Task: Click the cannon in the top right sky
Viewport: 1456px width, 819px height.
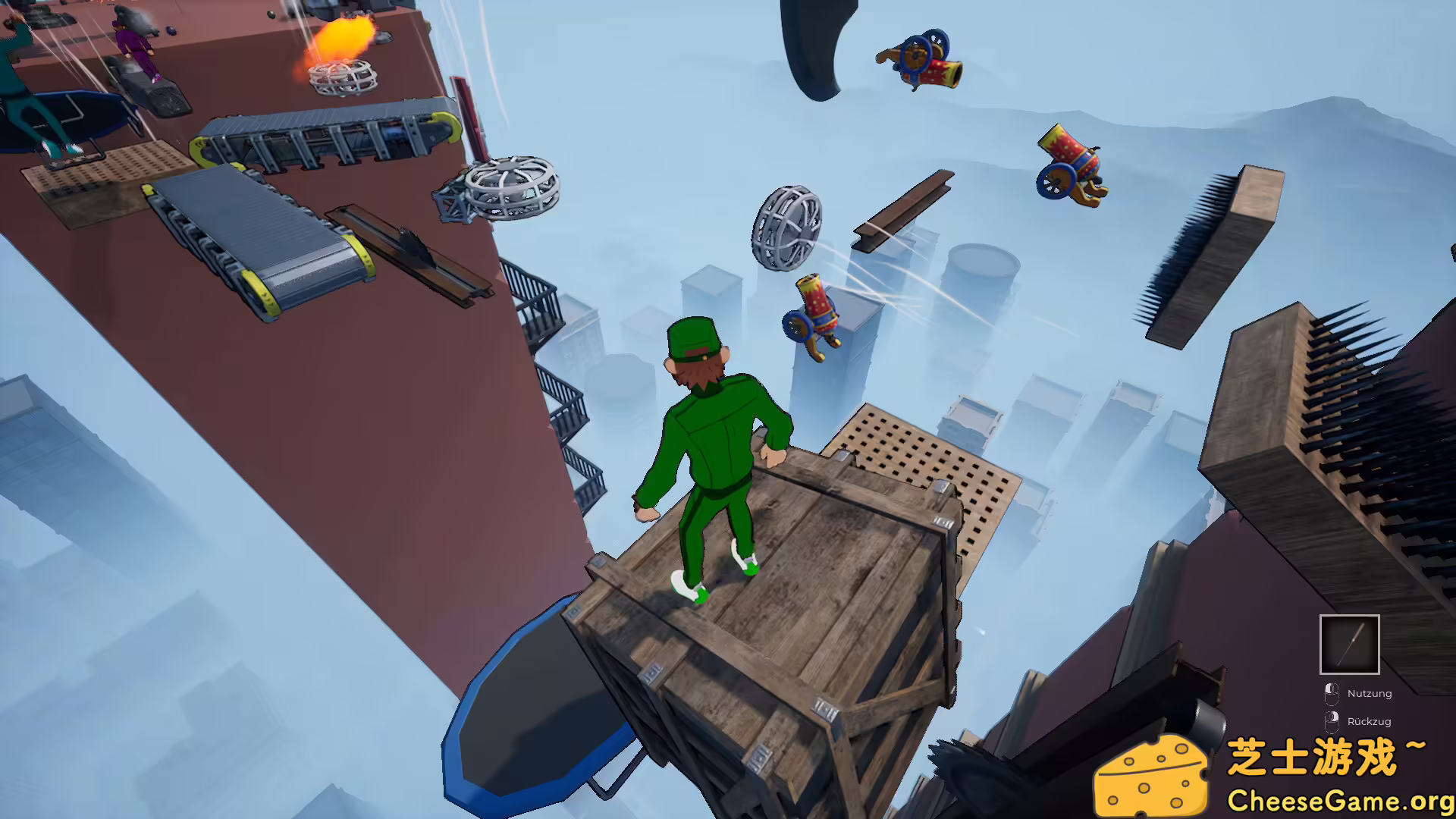Action: click(918, 58)
